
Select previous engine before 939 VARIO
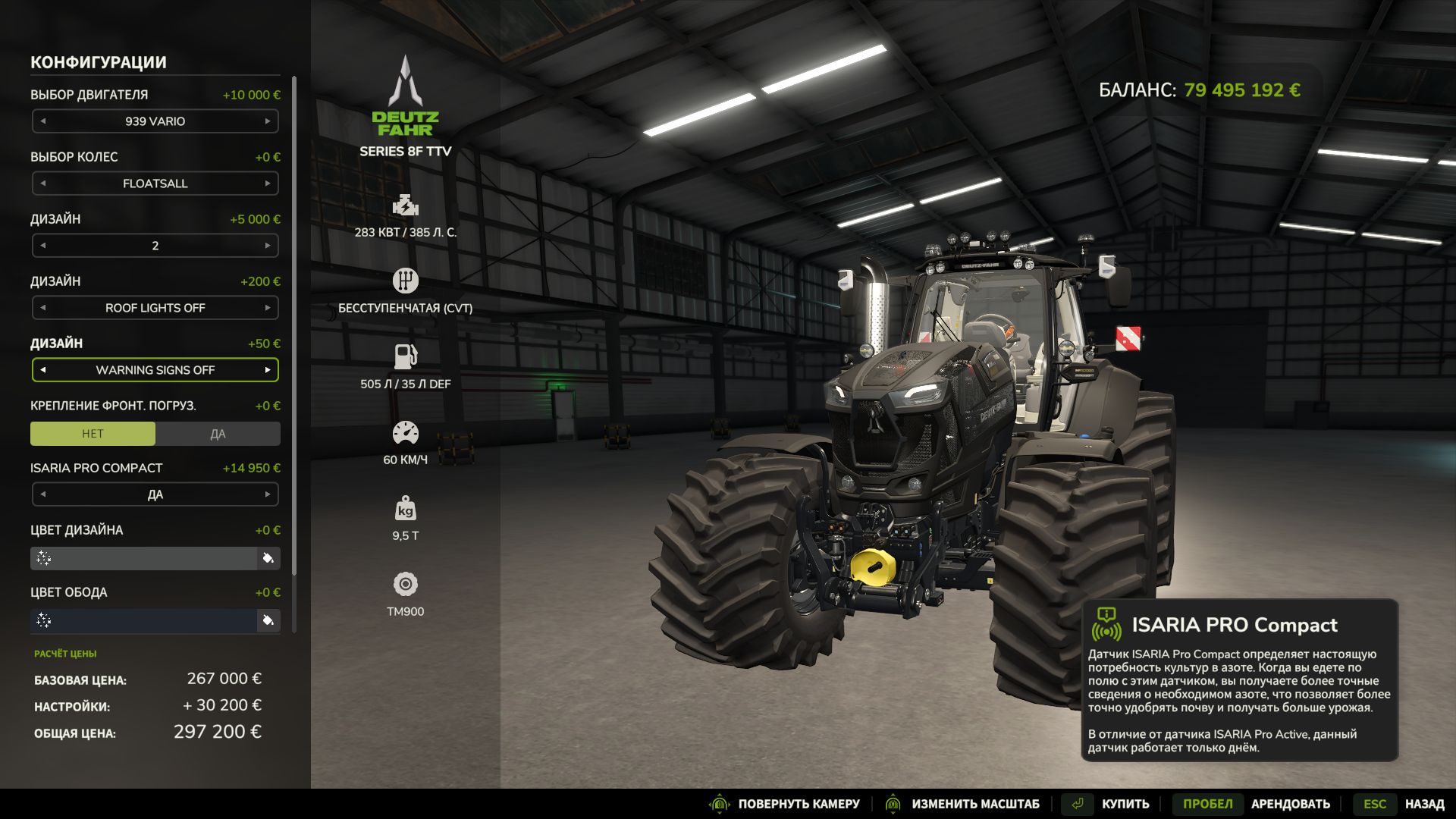click(43, 121)
